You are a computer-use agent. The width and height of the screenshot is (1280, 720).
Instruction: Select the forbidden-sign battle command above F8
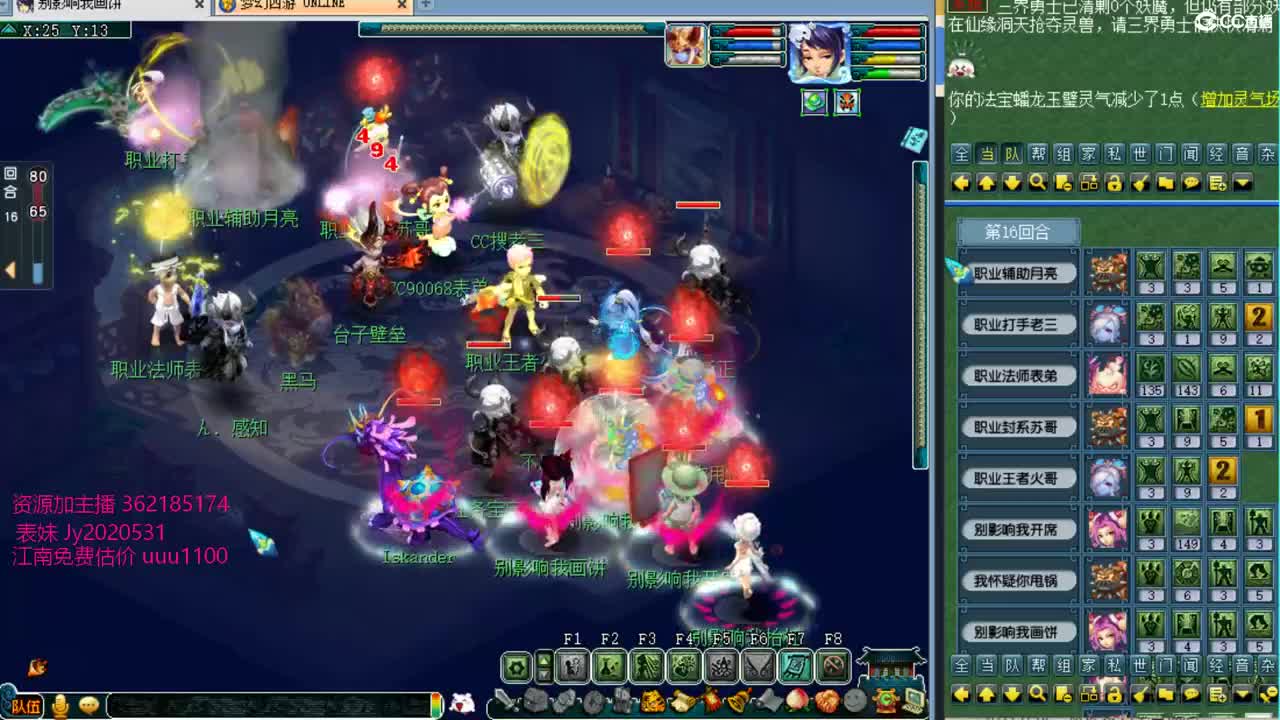click(x=830, y=666)
